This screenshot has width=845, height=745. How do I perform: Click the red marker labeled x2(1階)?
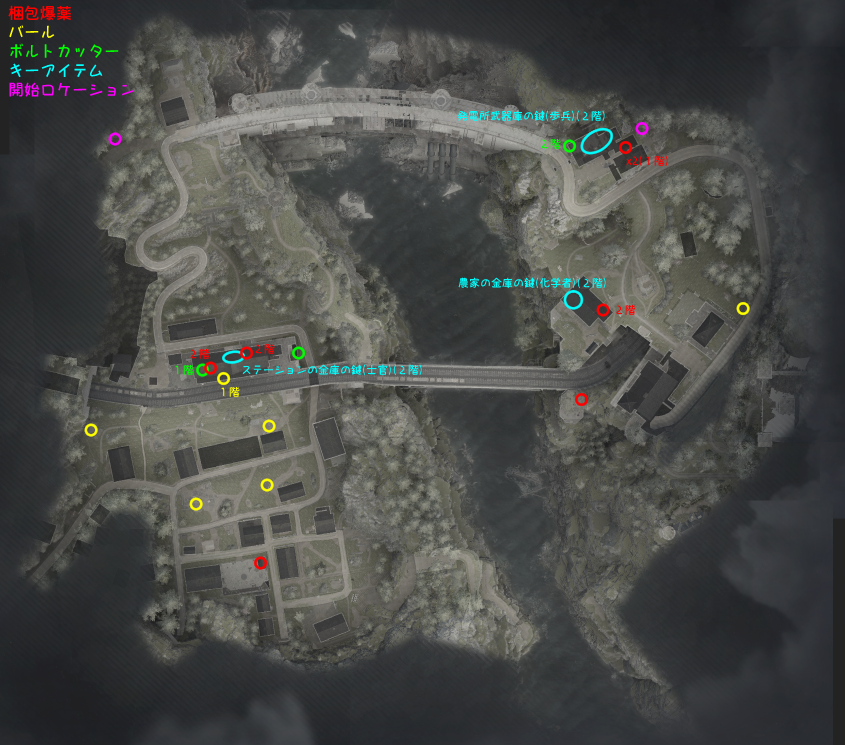[625, 148]
